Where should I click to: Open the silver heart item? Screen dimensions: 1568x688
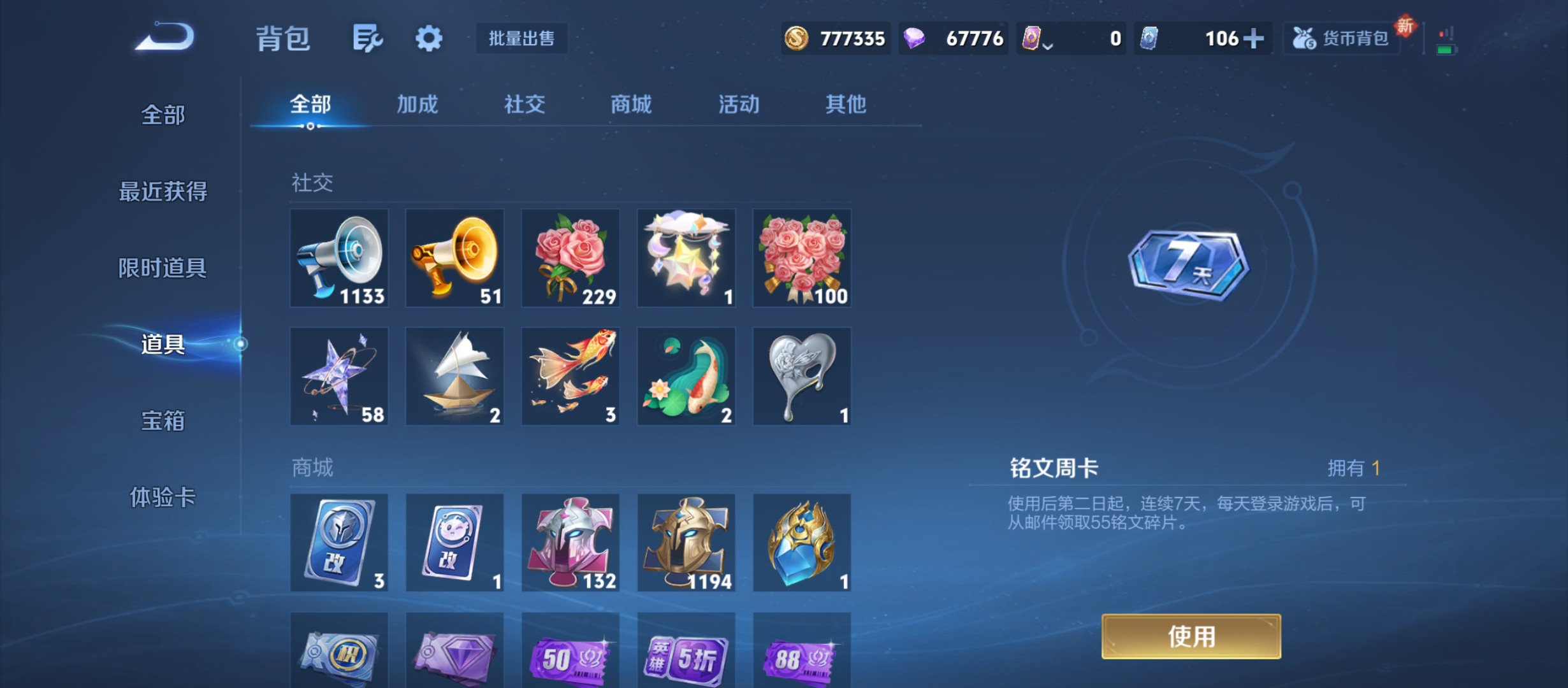coord(802,375)
